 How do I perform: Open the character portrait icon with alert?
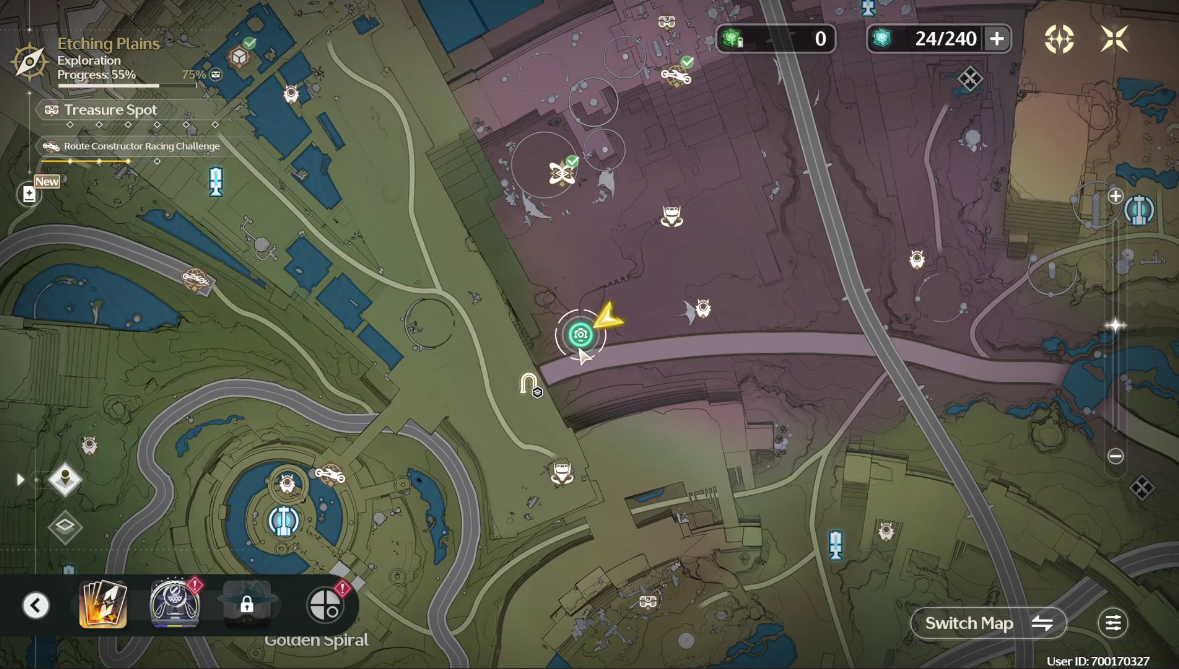tap(174, 605)
